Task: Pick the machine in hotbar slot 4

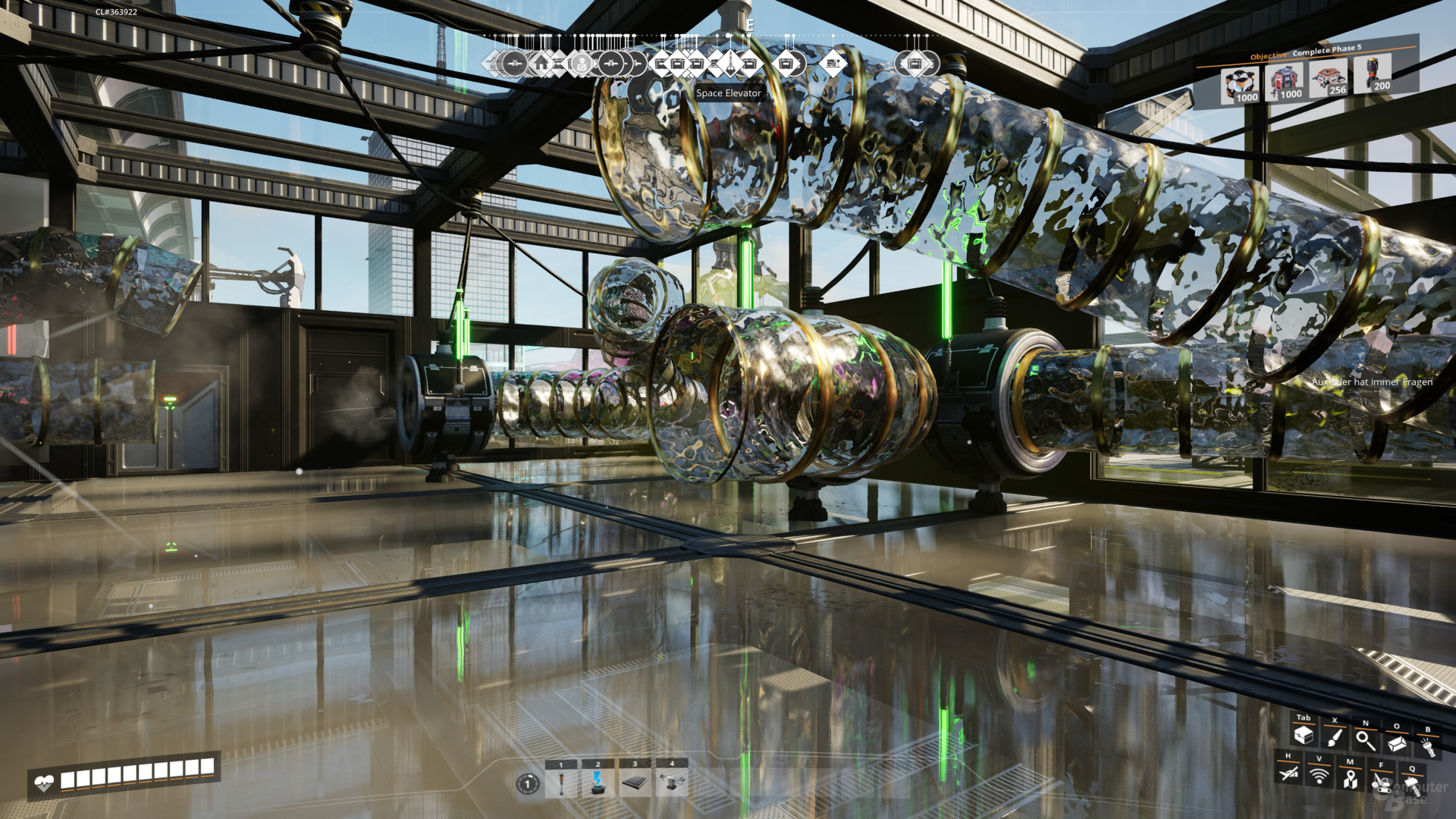Action: pos(671,782)
